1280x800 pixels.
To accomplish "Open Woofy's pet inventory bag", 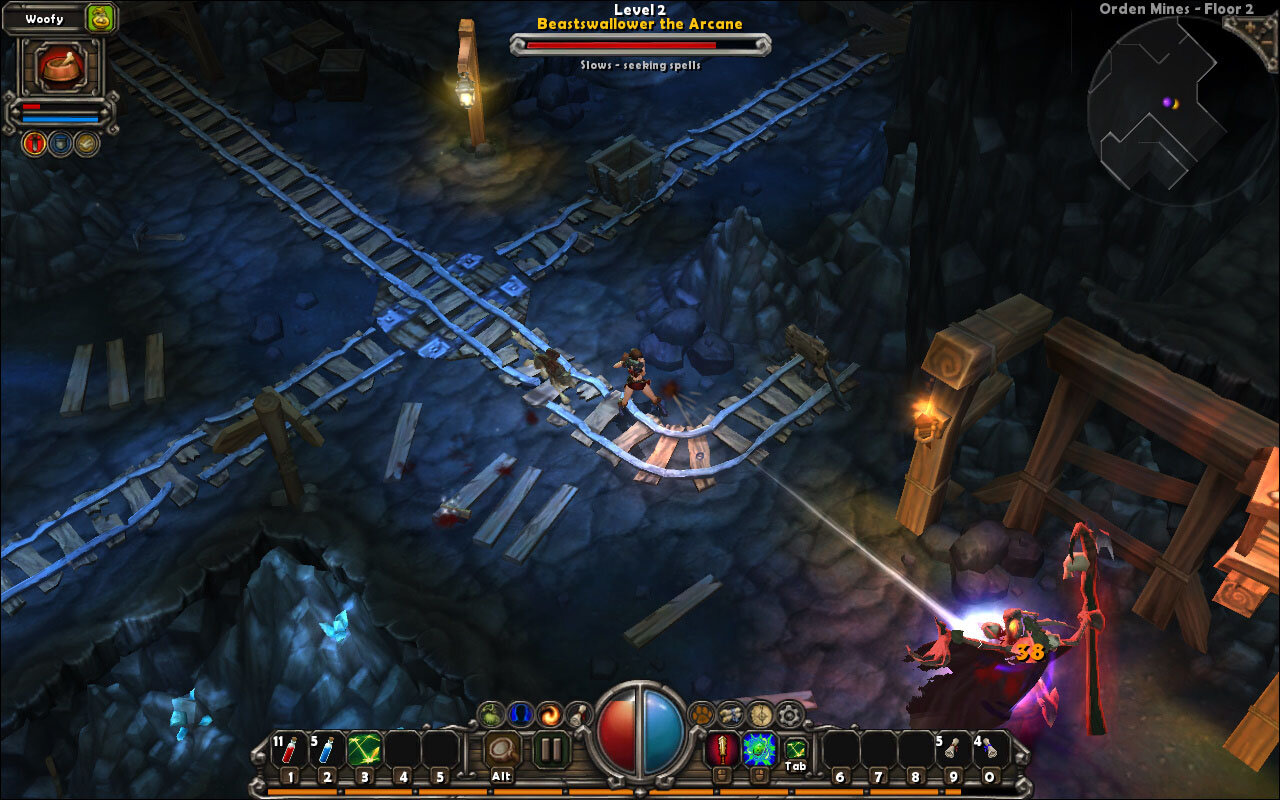I will (x=100, y=17).
